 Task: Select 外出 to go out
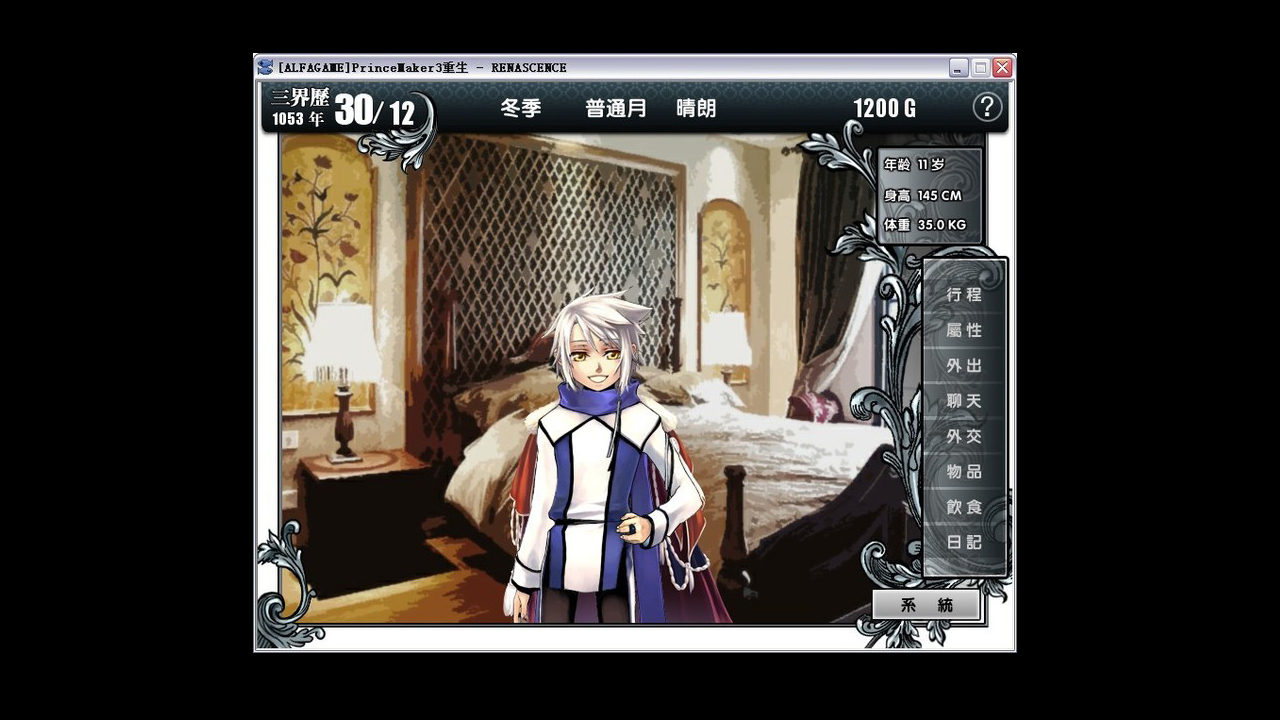[x=963, y=366]
